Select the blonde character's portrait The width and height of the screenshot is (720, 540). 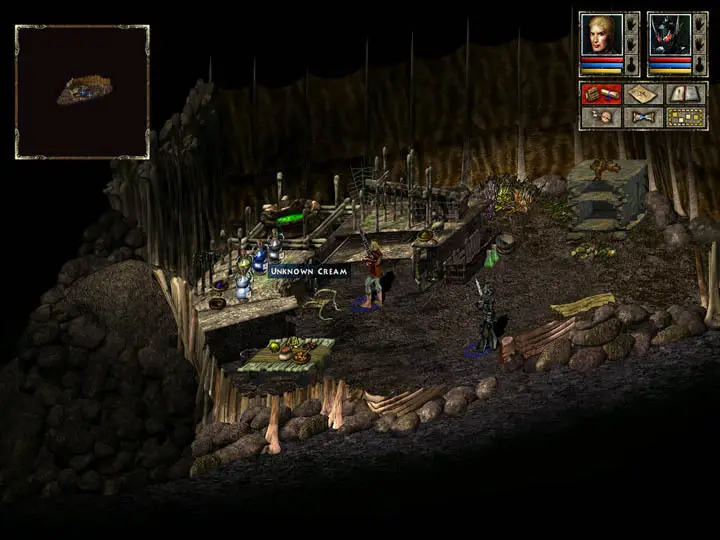[x=600, y=33]
